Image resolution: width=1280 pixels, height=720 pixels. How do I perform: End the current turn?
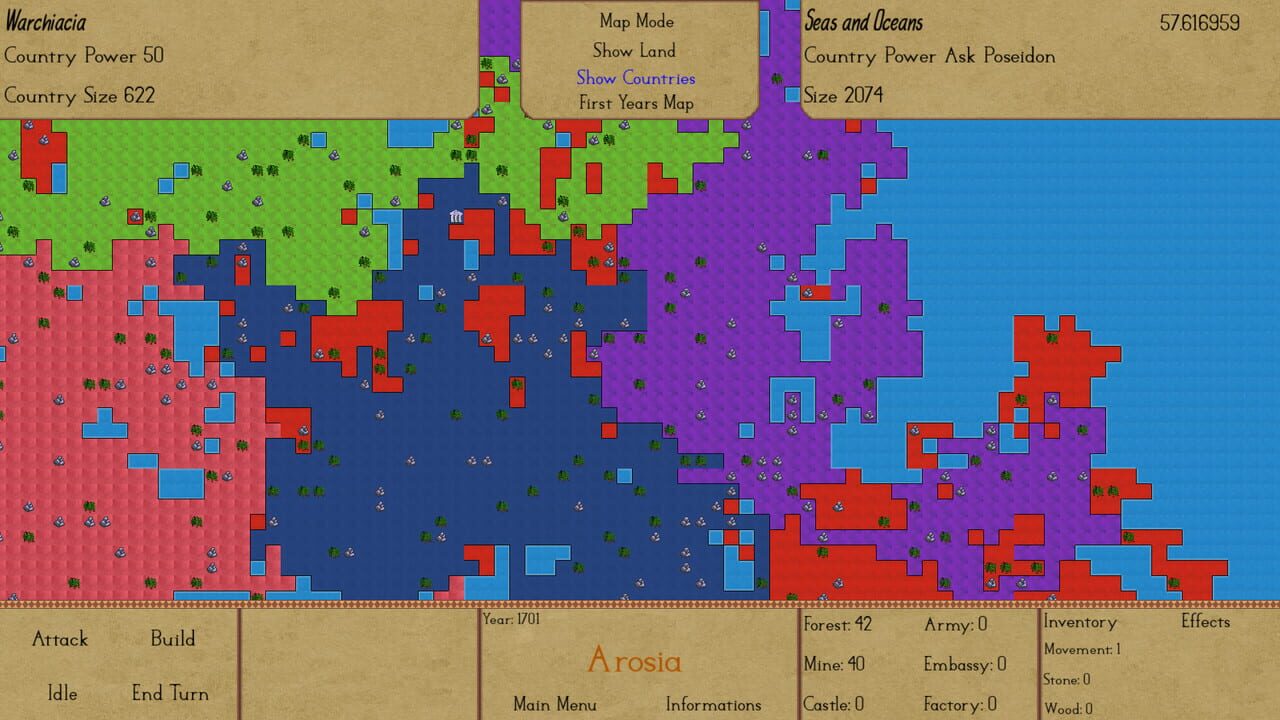168,693
